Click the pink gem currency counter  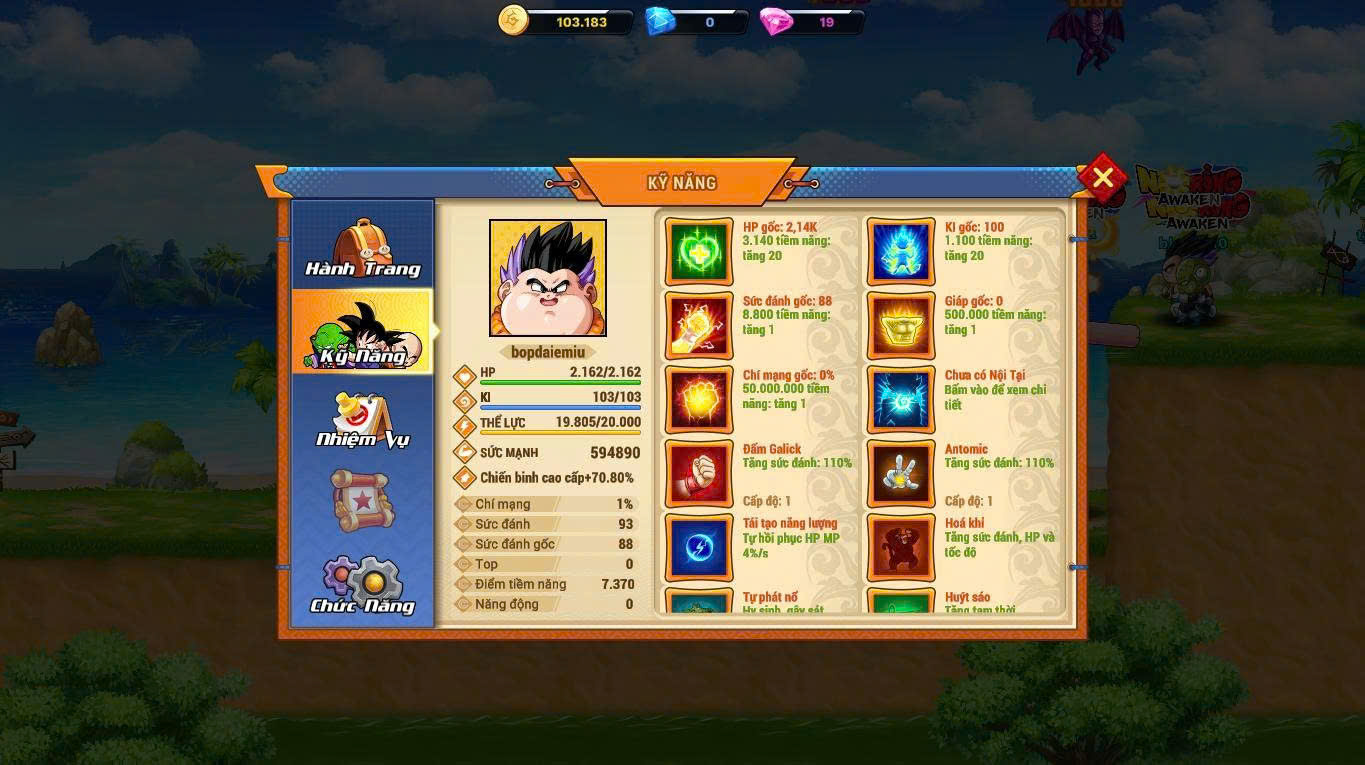pos(811,21)
